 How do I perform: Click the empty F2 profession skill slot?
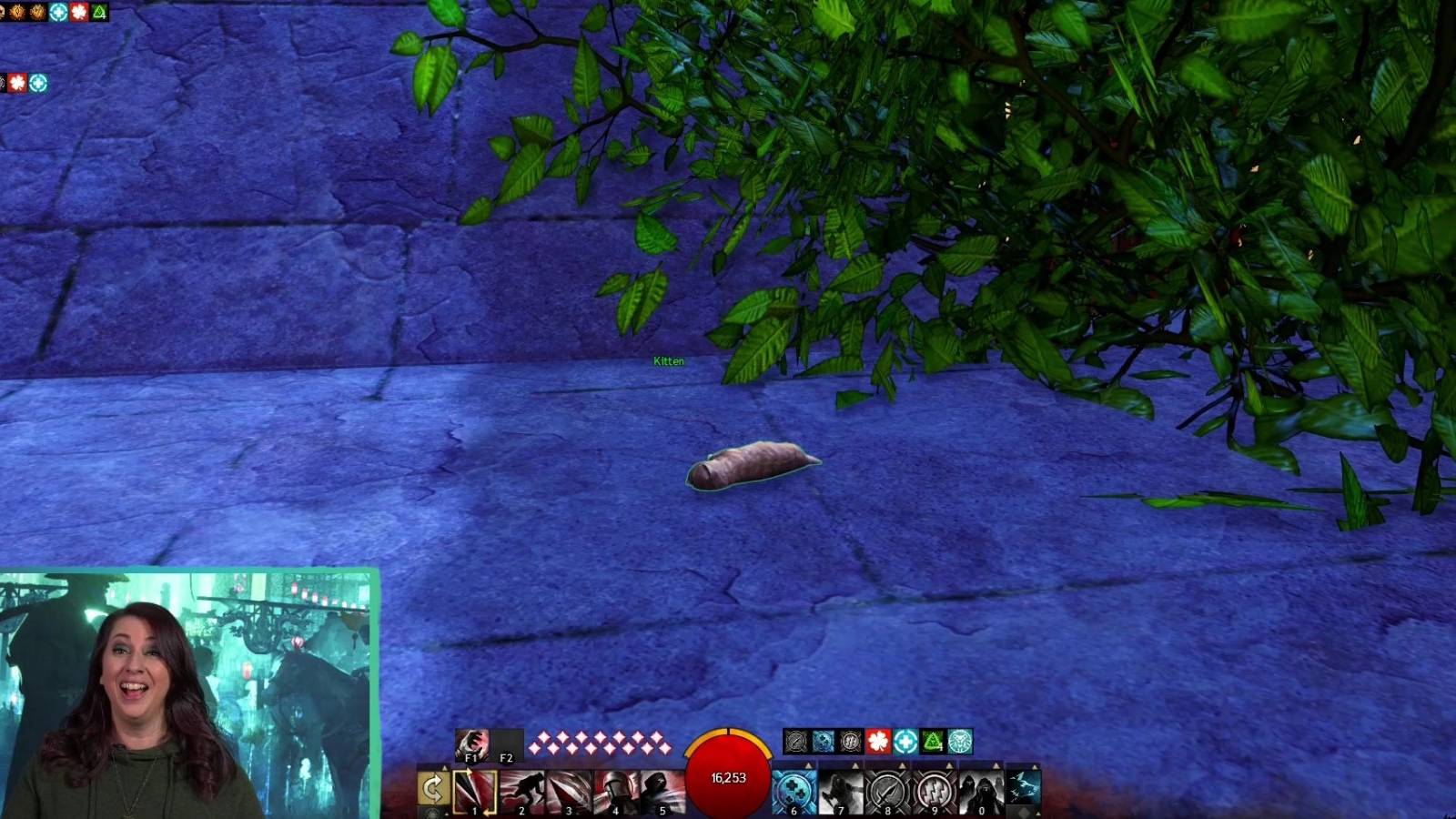(506, 746)
